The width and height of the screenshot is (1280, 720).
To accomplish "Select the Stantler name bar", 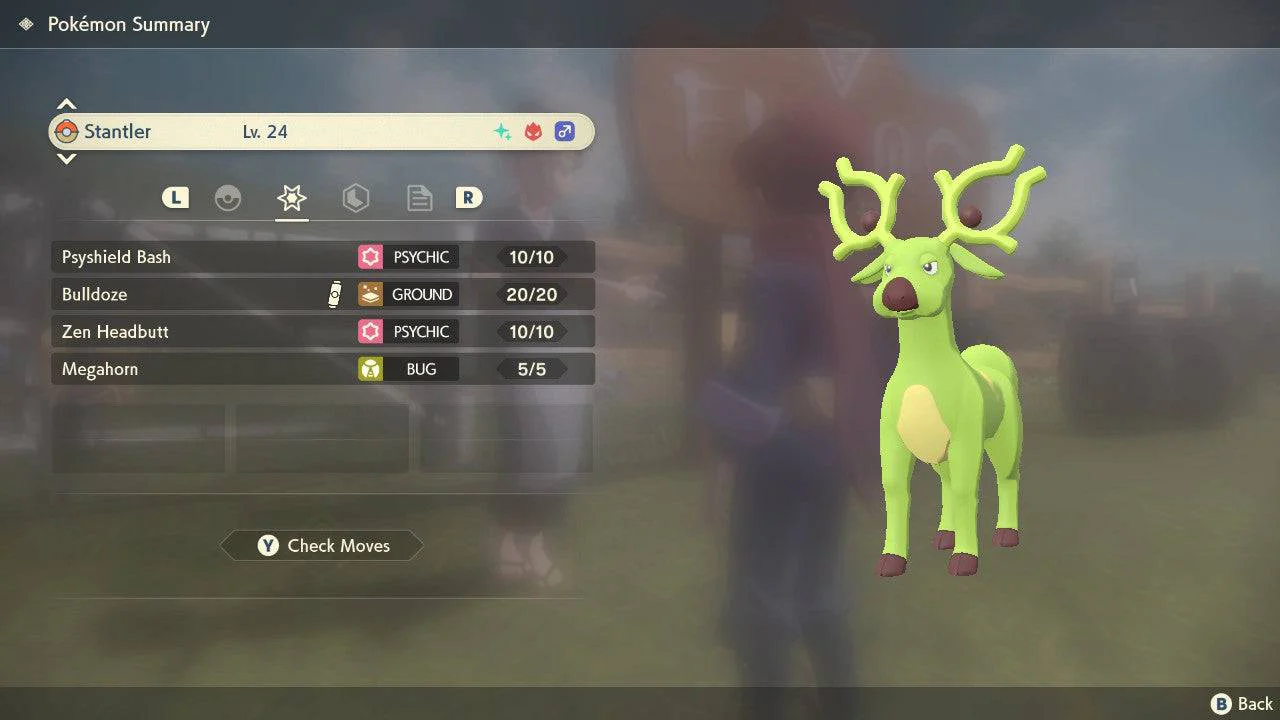I will pos(320,131).
